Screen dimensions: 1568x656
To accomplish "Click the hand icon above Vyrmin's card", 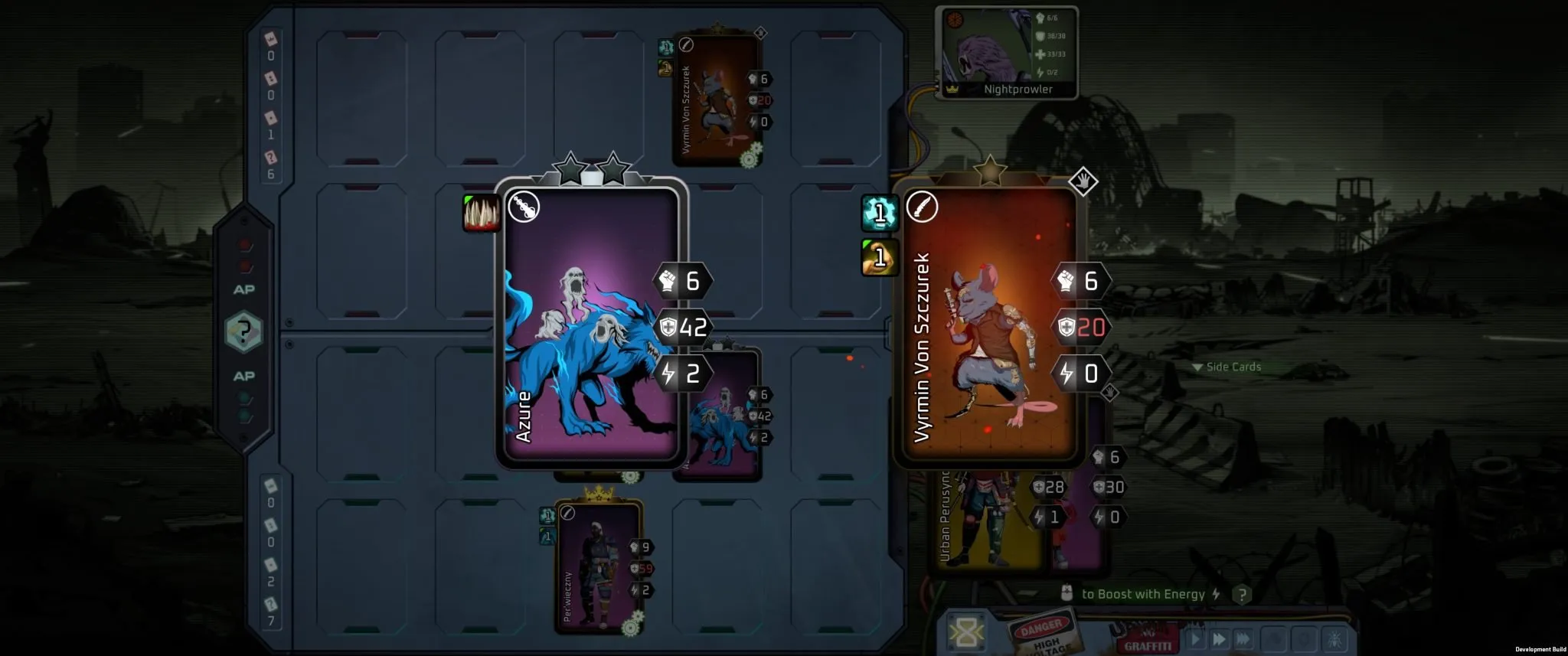I will coord(1083,181).
